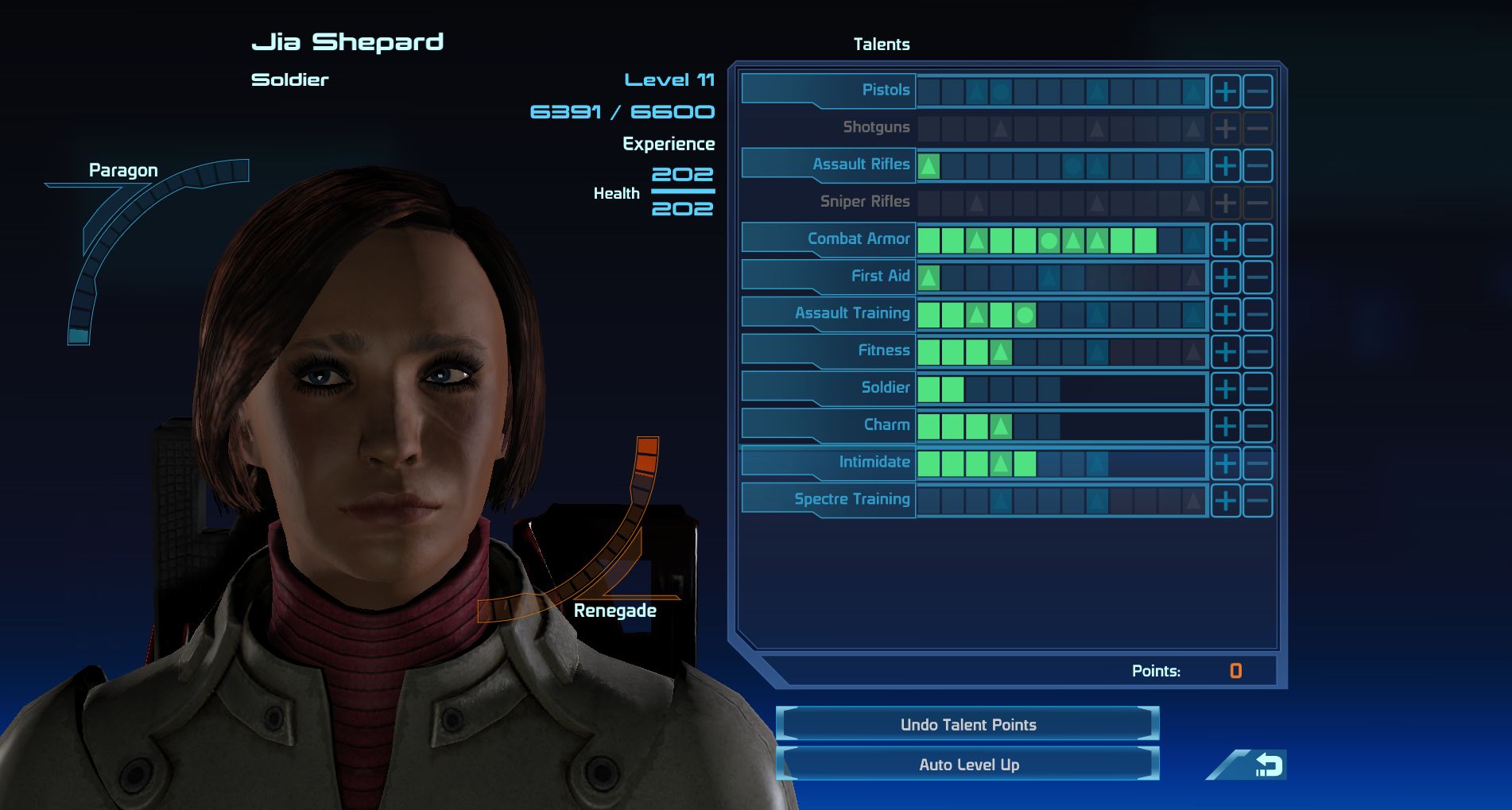Image resolution: width=1512 pixels, height=810 pixels.
Task: Add a point to Assault Rifles talent
Action: (x=1227, y=165)
